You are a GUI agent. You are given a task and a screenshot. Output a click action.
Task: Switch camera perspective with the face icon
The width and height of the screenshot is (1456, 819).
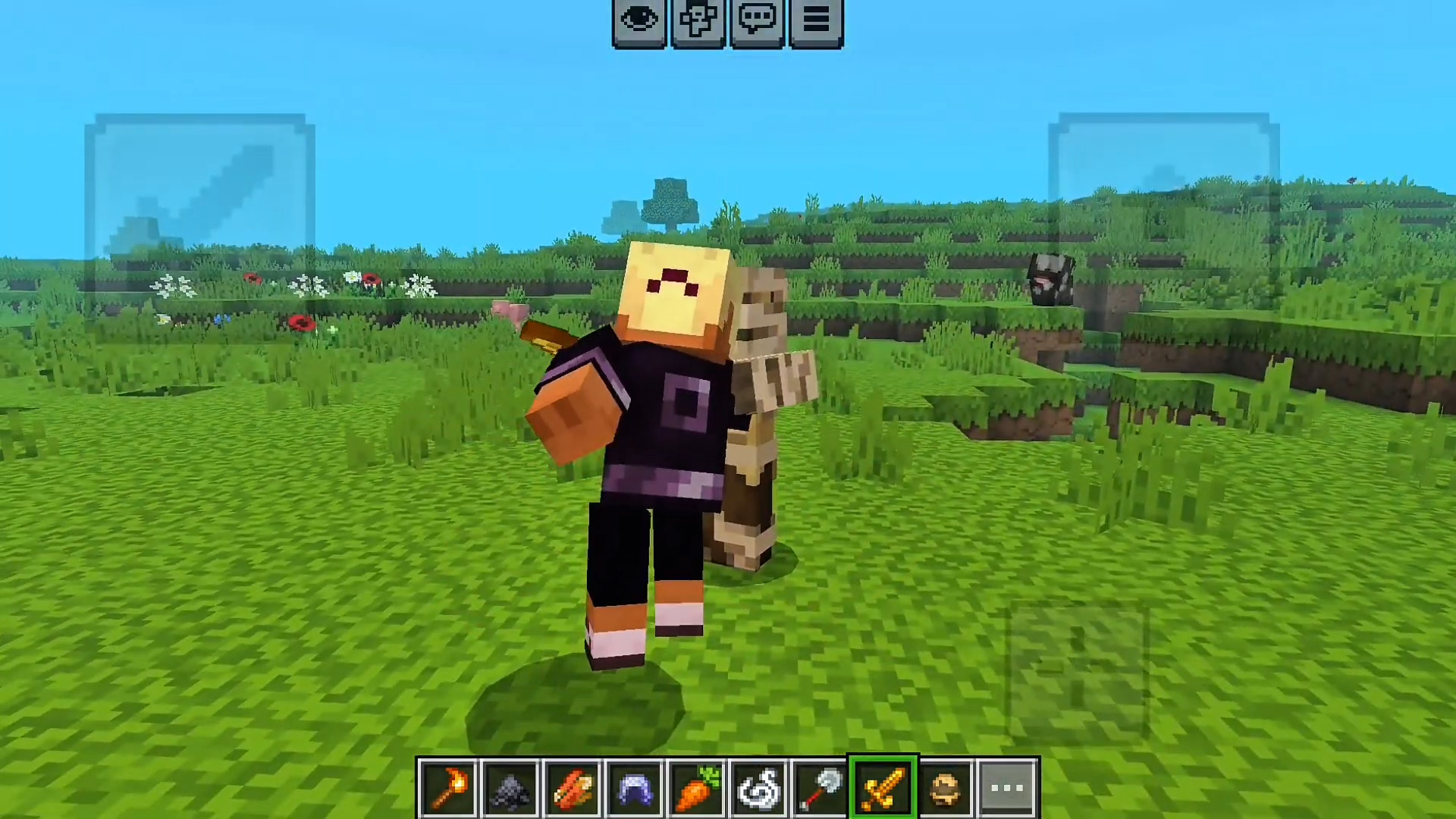(639, 19)
